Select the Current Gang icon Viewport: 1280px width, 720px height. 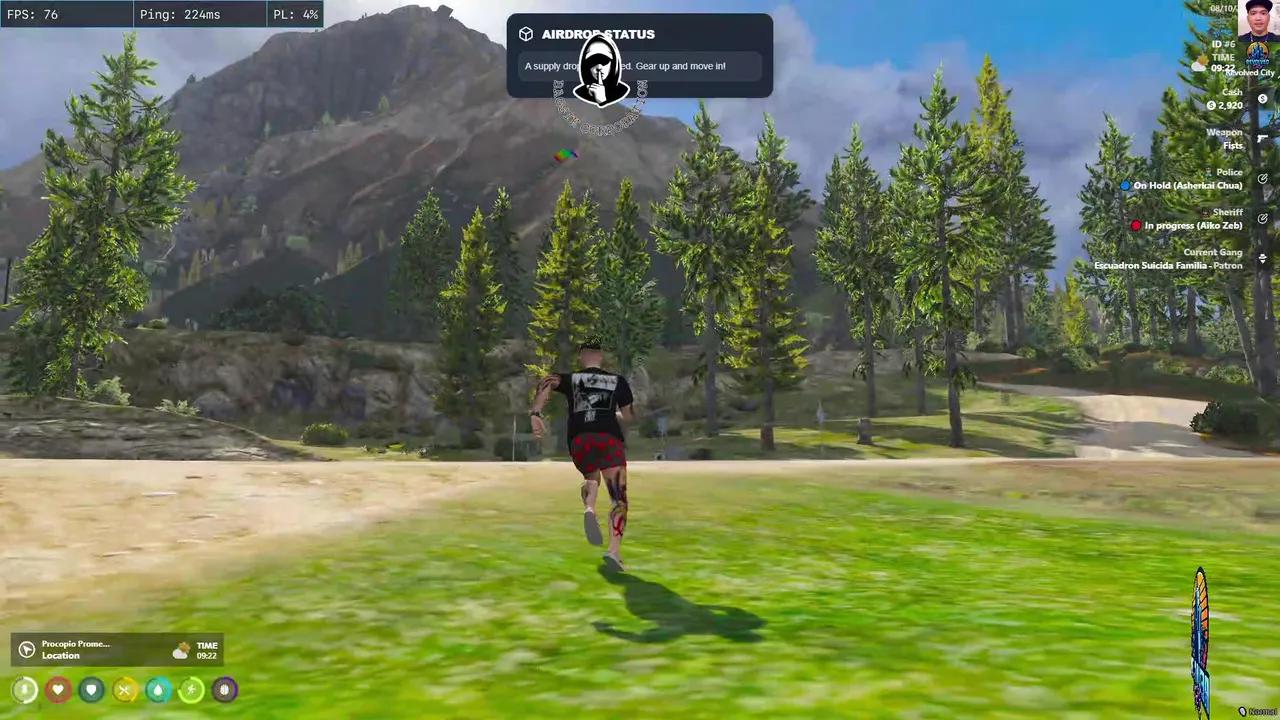pyautogui.click(x=1262, y=259)
